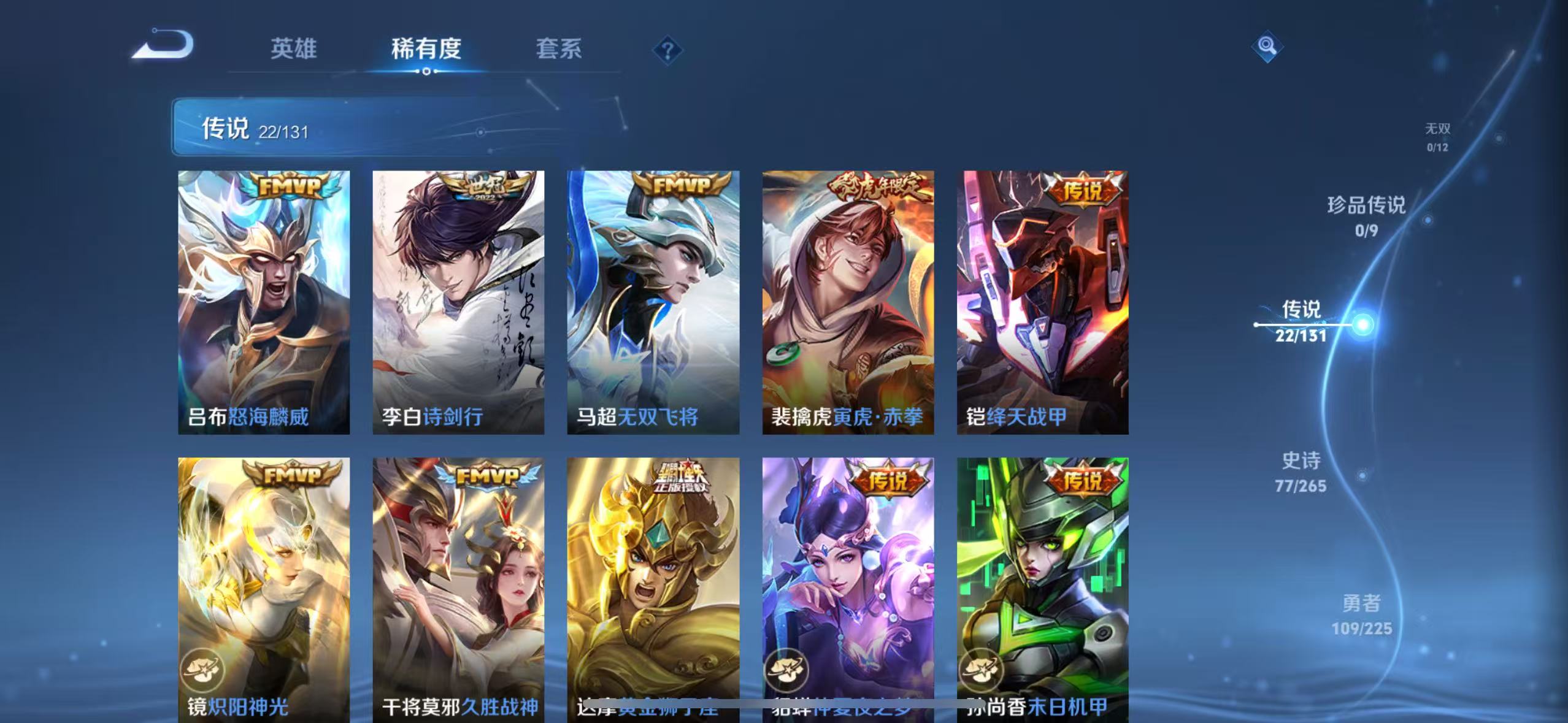Switch to the 英雄 tab
This screenshot has width=1568, height=723.
pyautogui.click(x=294, y=50)
